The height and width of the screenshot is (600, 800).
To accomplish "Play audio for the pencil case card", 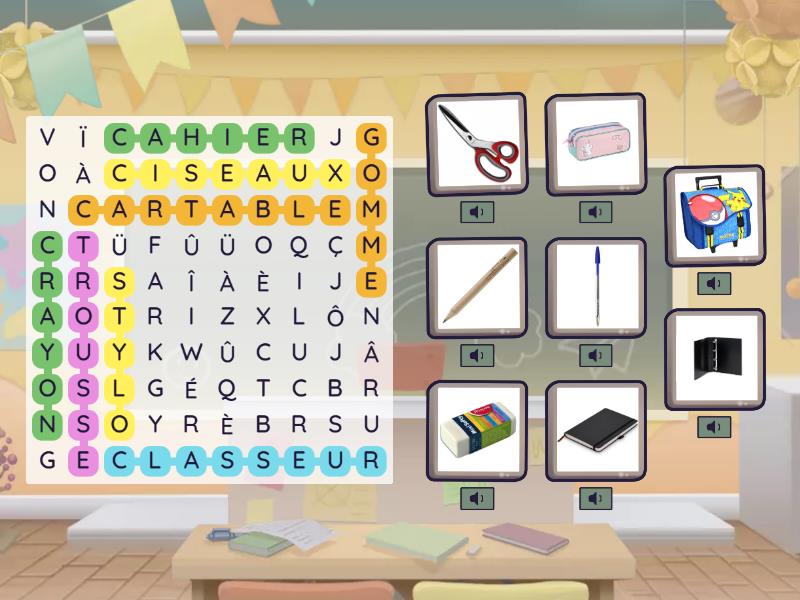I will coord(595,212).
